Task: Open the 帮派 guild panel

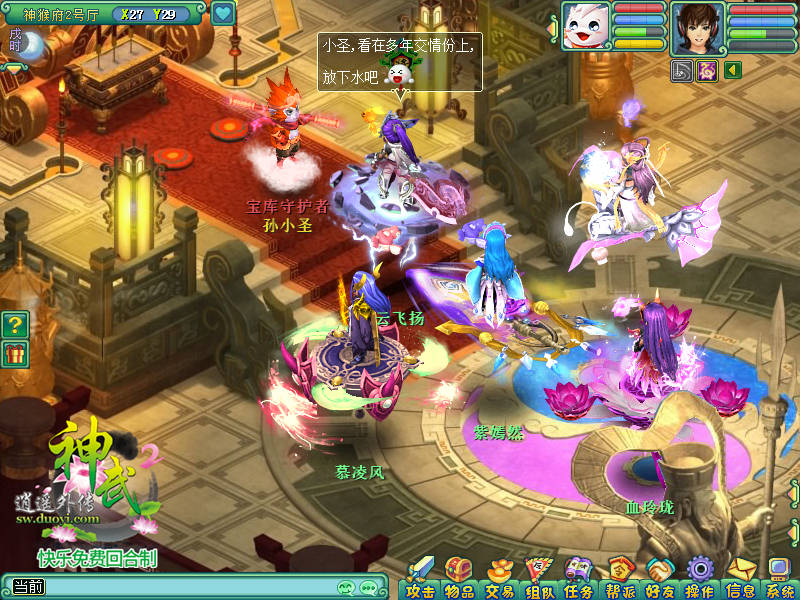Action: click(620, 578)
